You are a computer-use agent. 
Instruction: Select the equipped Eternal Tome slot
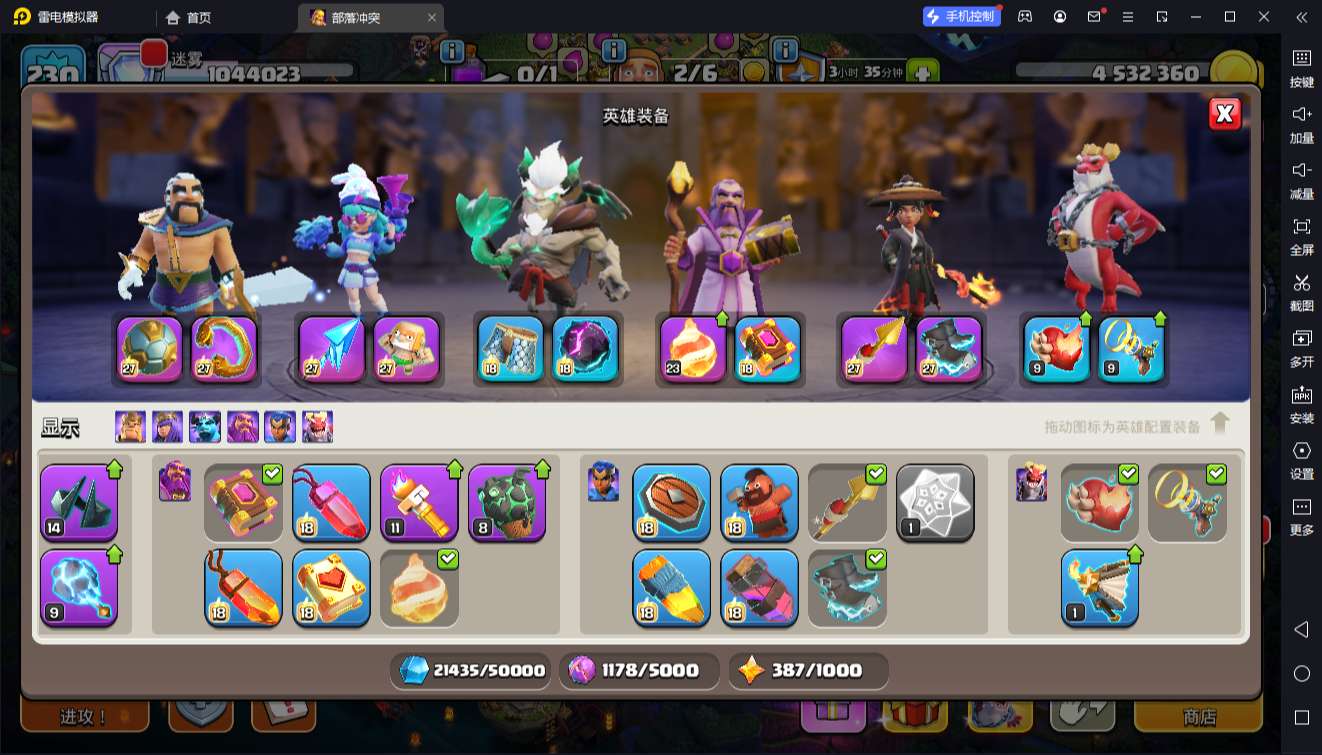point(768,348)
